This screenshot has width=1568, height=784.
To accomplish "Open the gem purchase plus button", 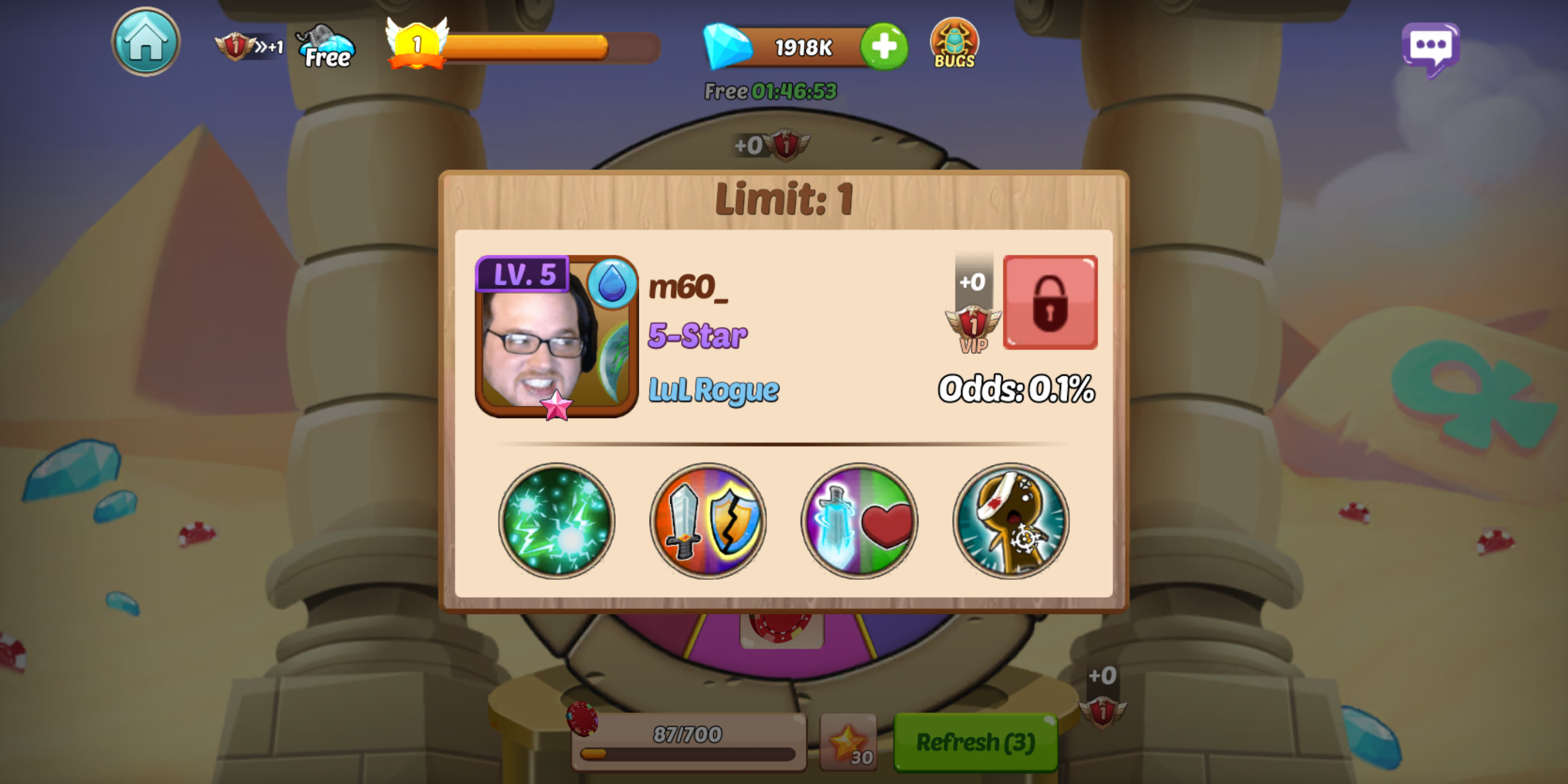I will point(883,46).
